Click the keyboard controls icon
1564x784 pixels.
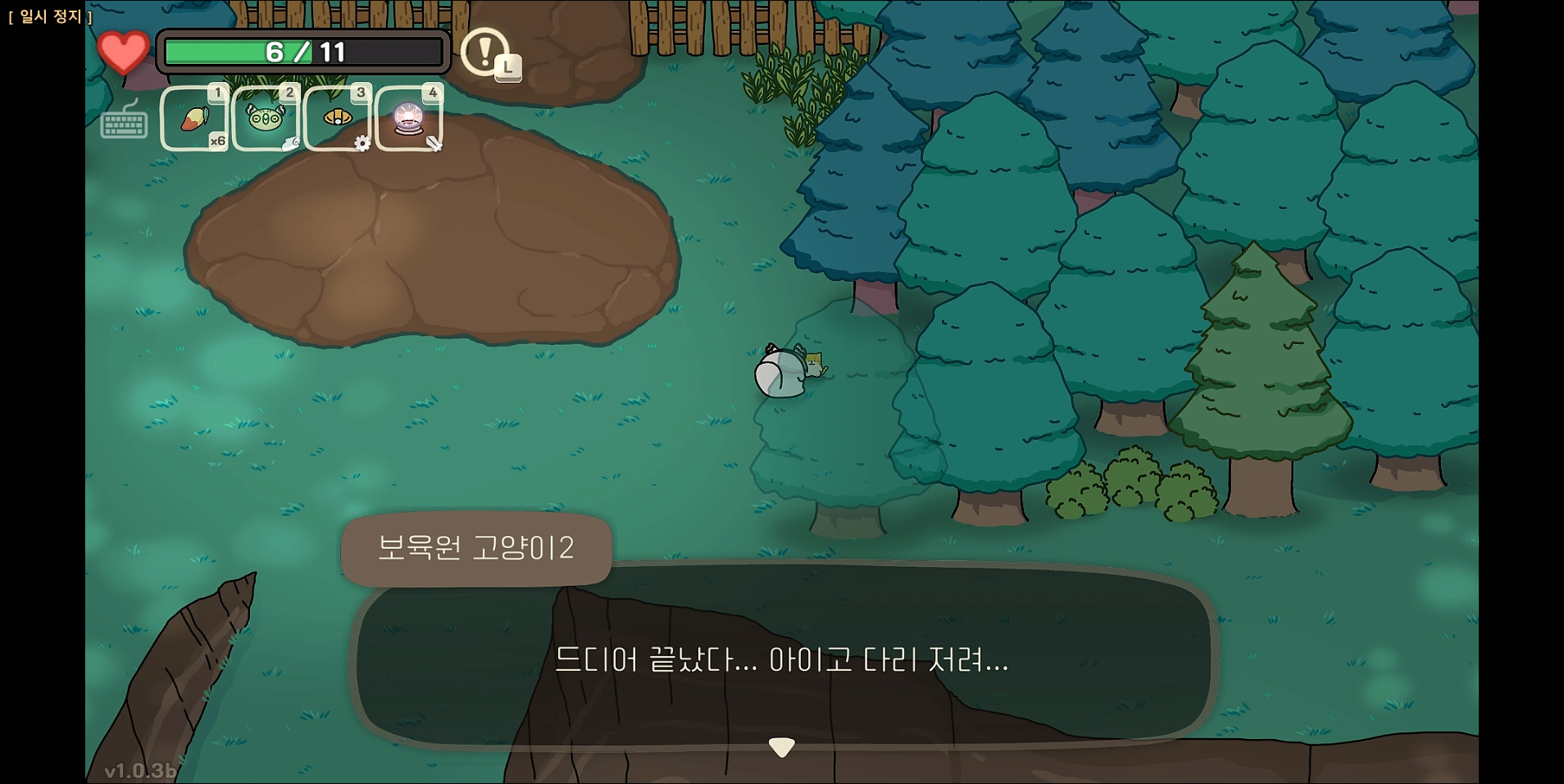tap(124, 125)
